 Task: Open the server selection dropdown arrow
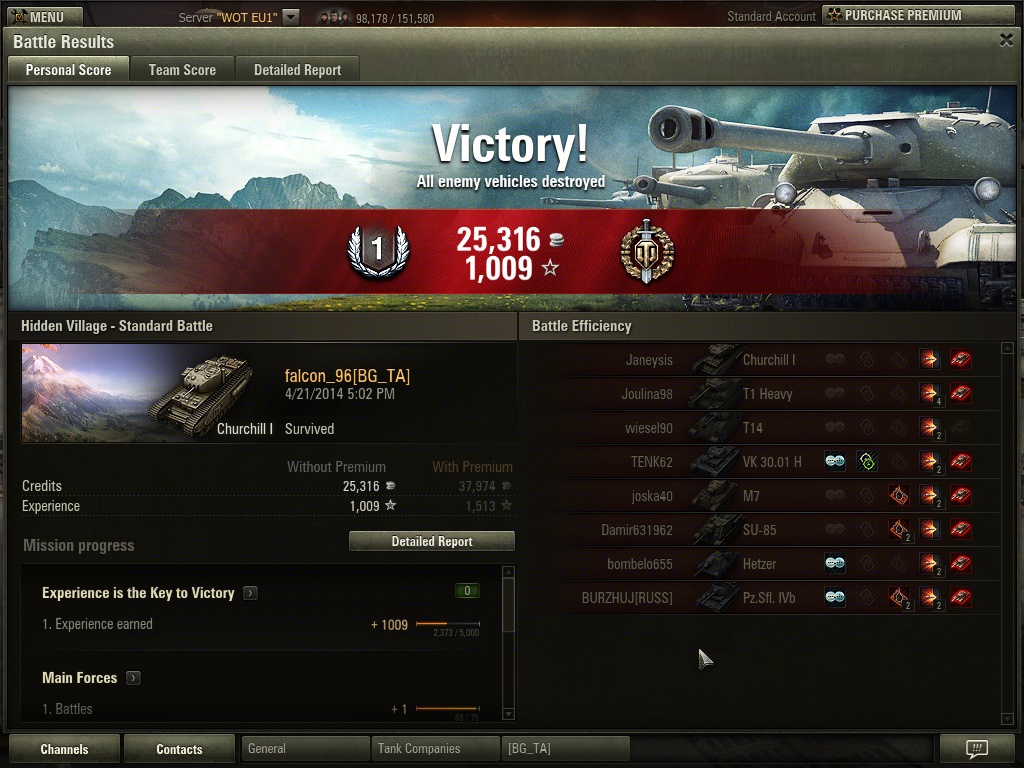pos(290,17)
